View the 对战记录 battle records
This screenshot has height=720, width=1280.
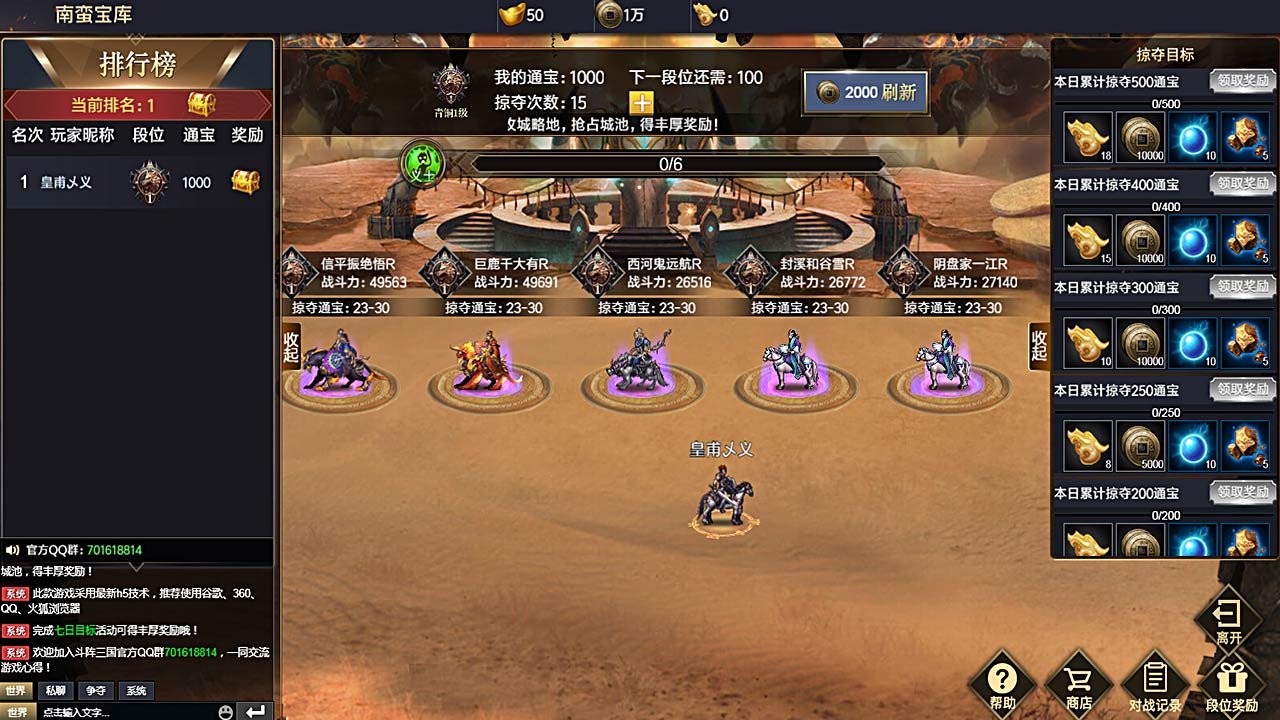(1155, 684)
